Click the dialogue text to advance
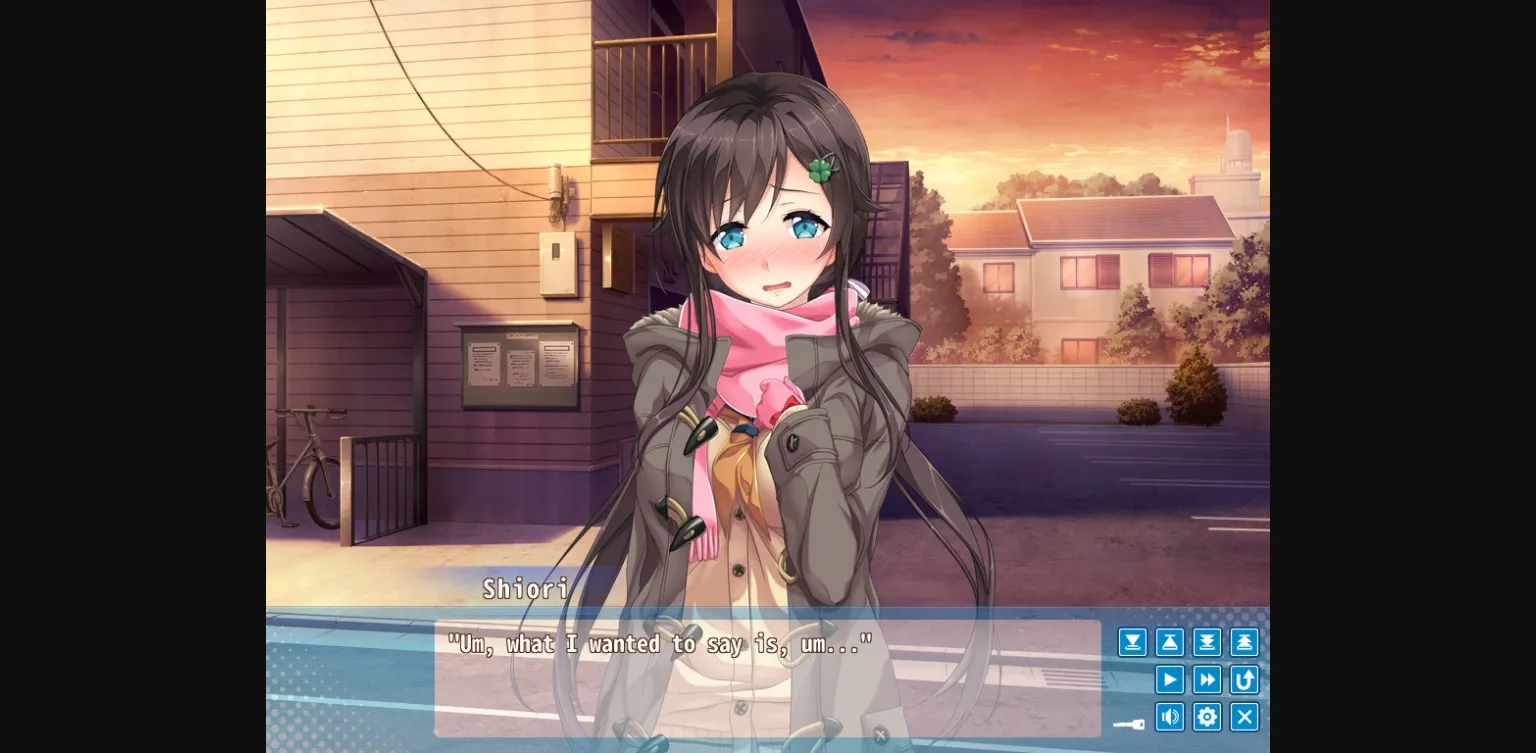 (660, 644)
